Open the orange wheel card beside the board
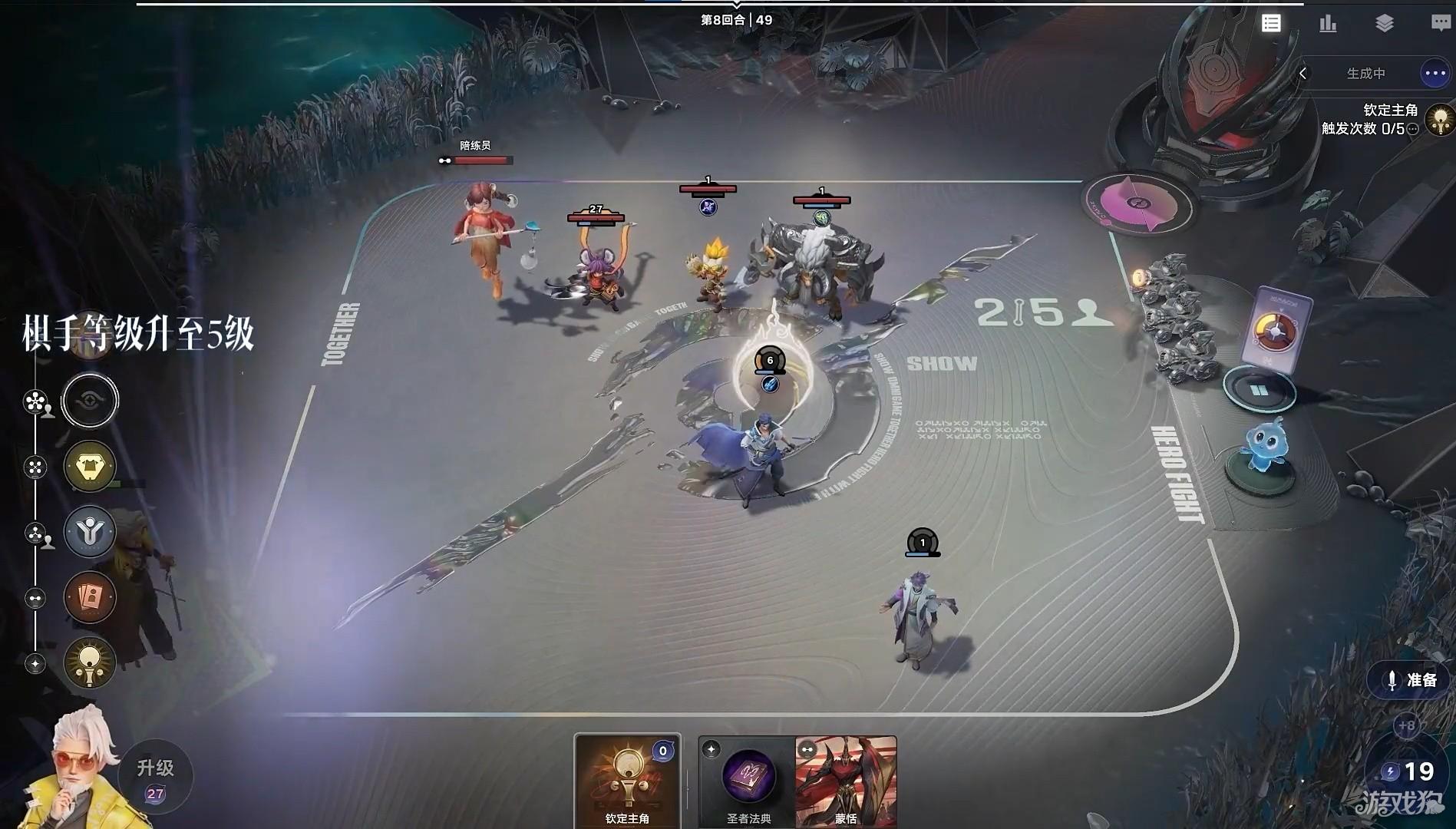The height and width of the screenshot is (829, 1456). [1276, 330]
